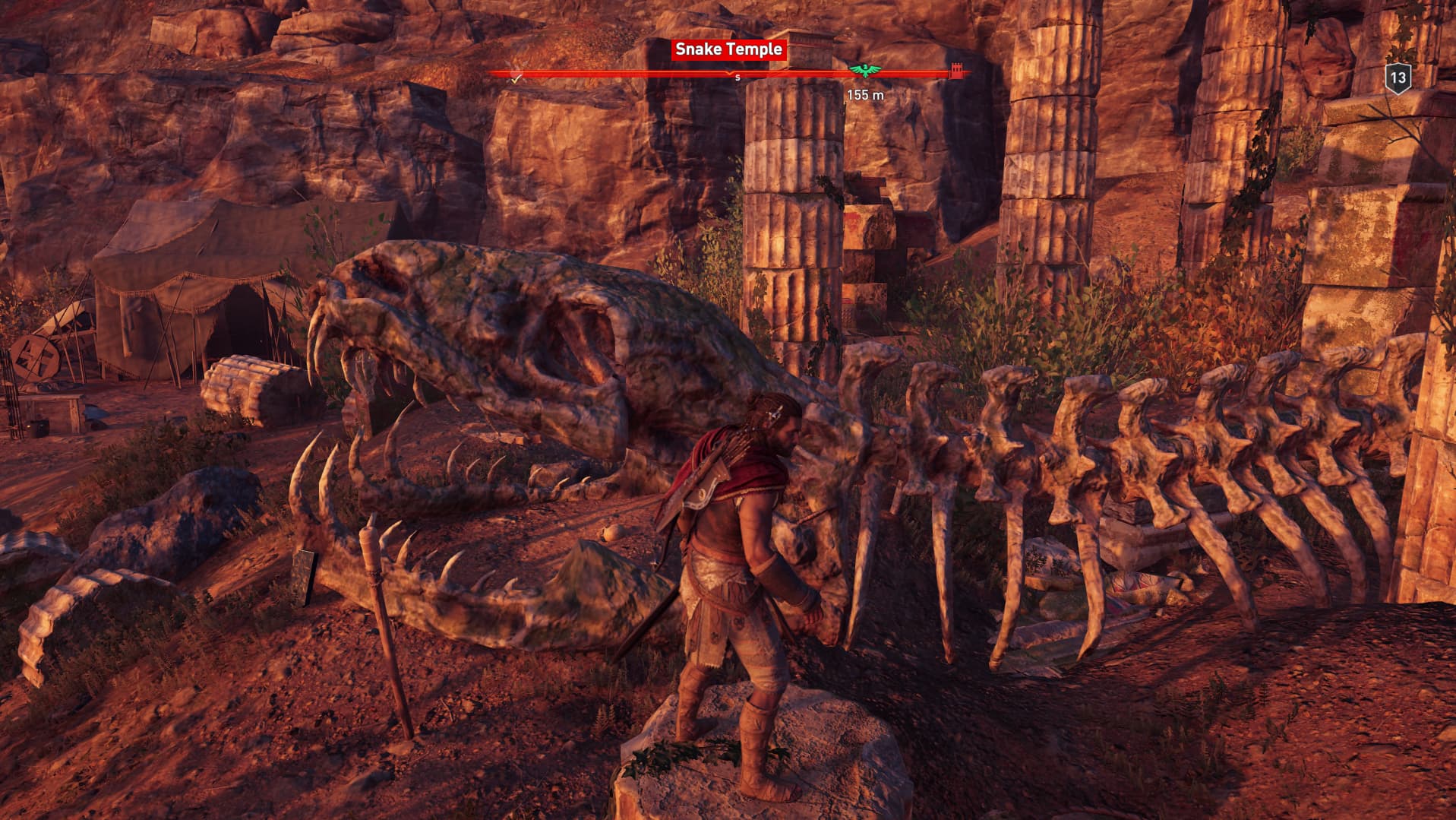Viewport: 1456px width, 820px height.
Task: Click the Snake Temple location label
Action: coord(728,49)
